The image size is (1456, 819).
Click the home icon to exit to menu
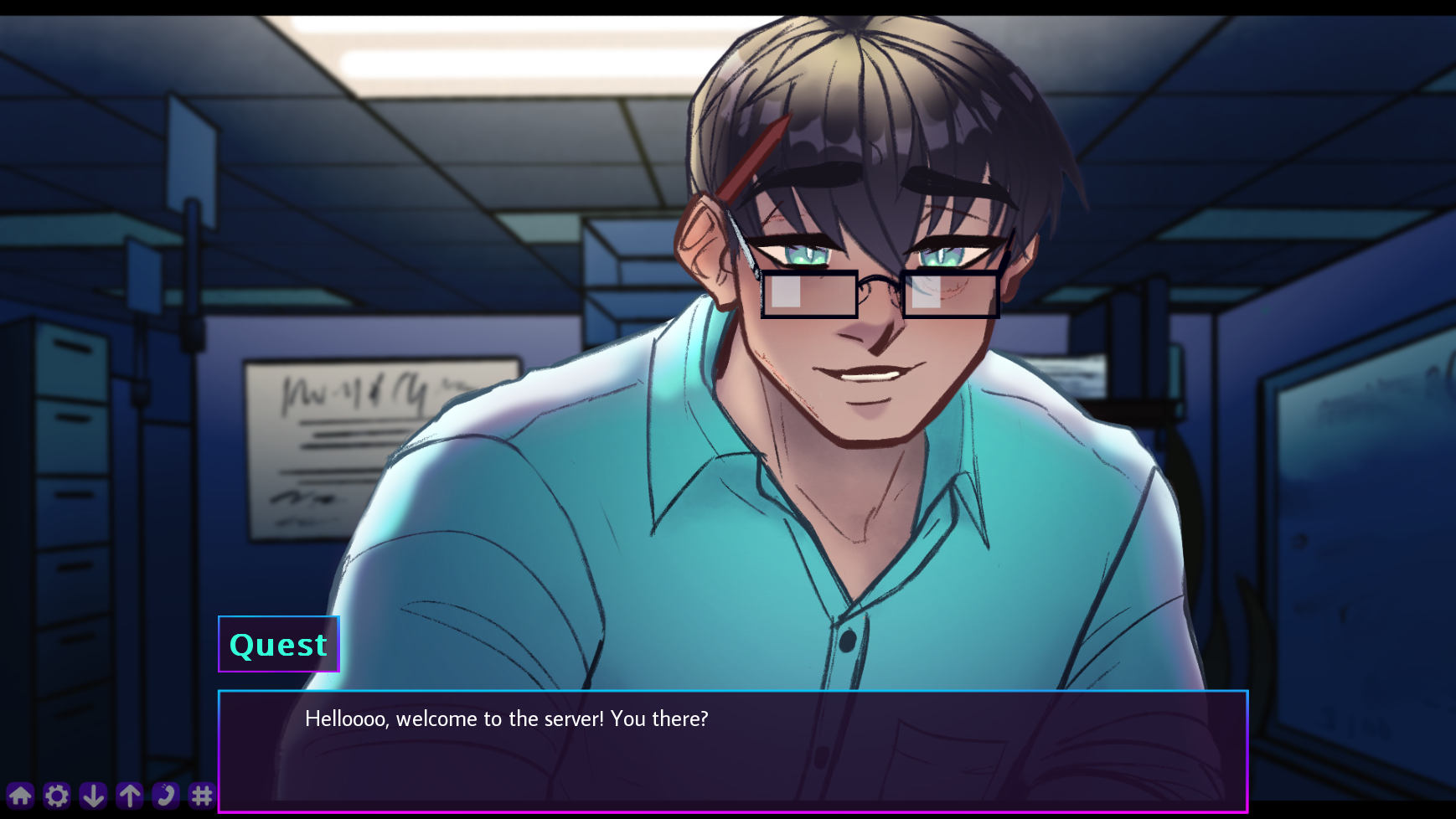[22, 796]
